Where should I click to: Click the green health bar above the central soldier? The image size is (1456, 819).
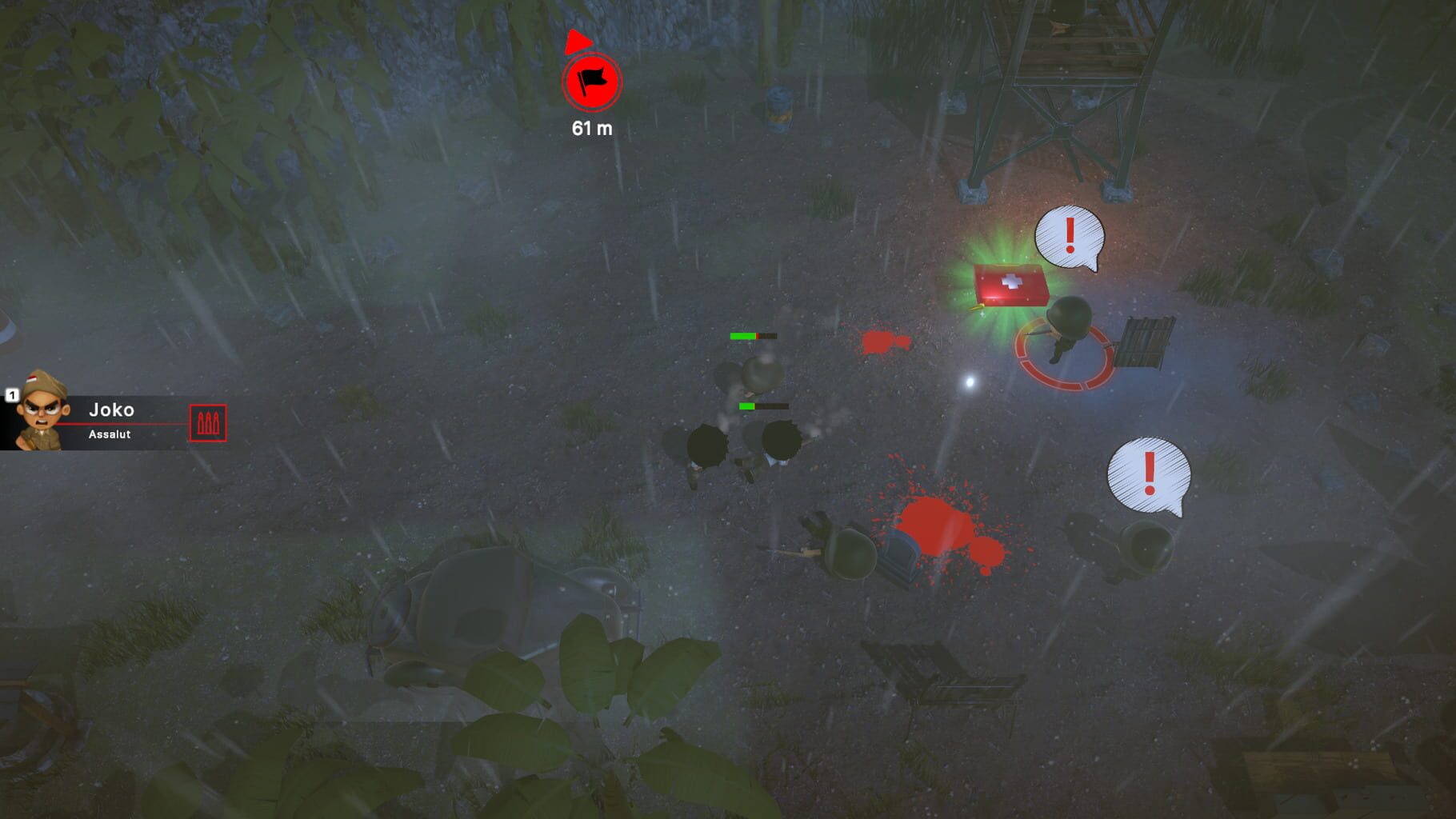[x=743, y=336]
